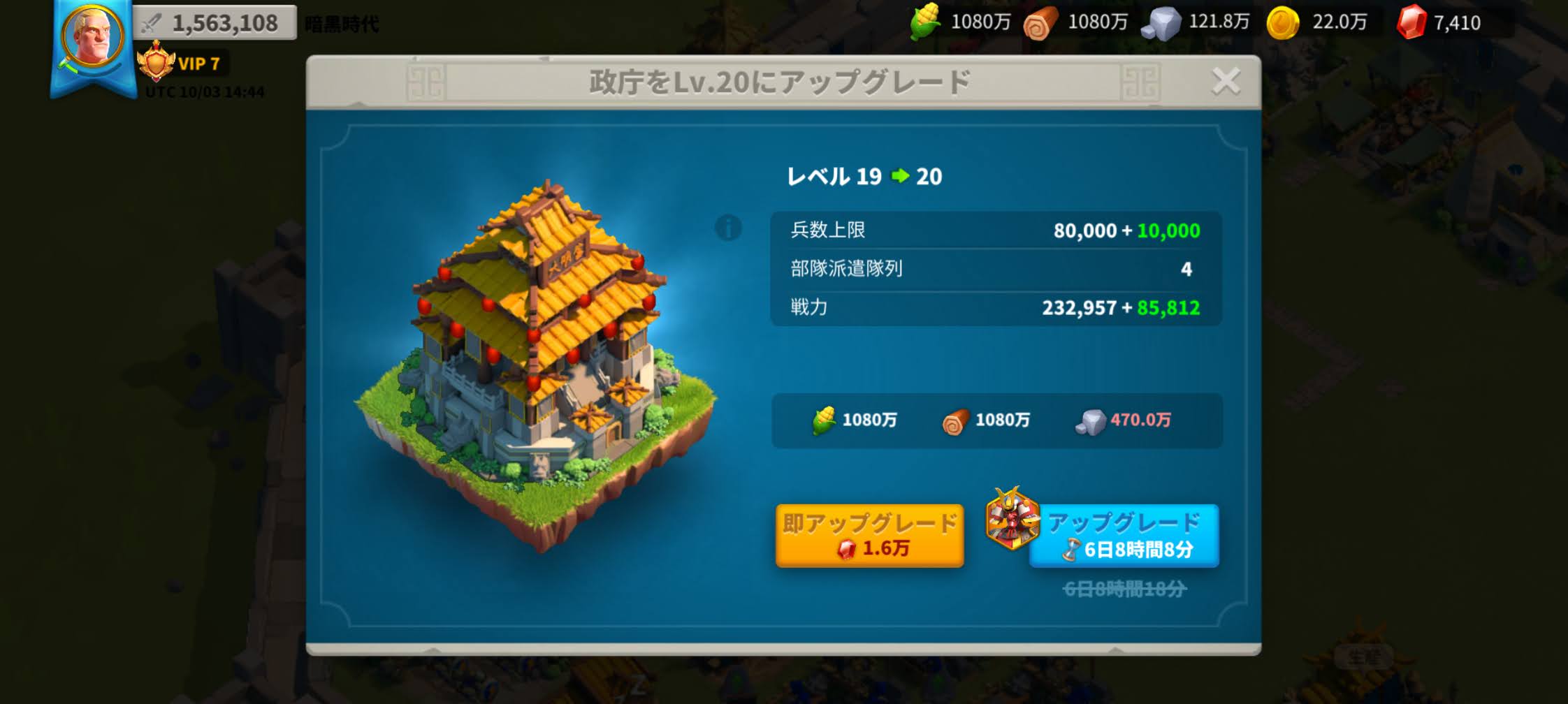The height and width of the screenshot is (704, 1568).
Task: Tap the gold coin resource icon
Action: click(1283, 22)
